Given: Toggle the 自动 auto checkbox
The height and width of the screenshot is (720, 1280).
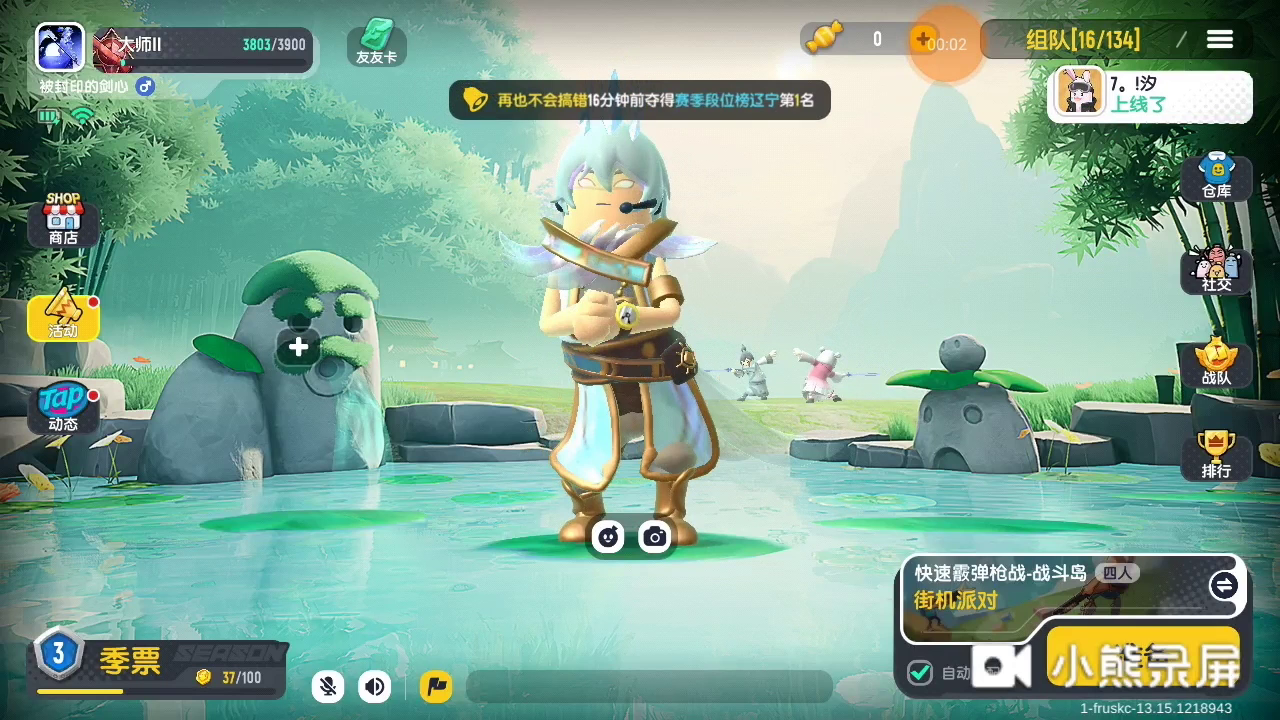Looking at the screenshot, I should (920, 672).
